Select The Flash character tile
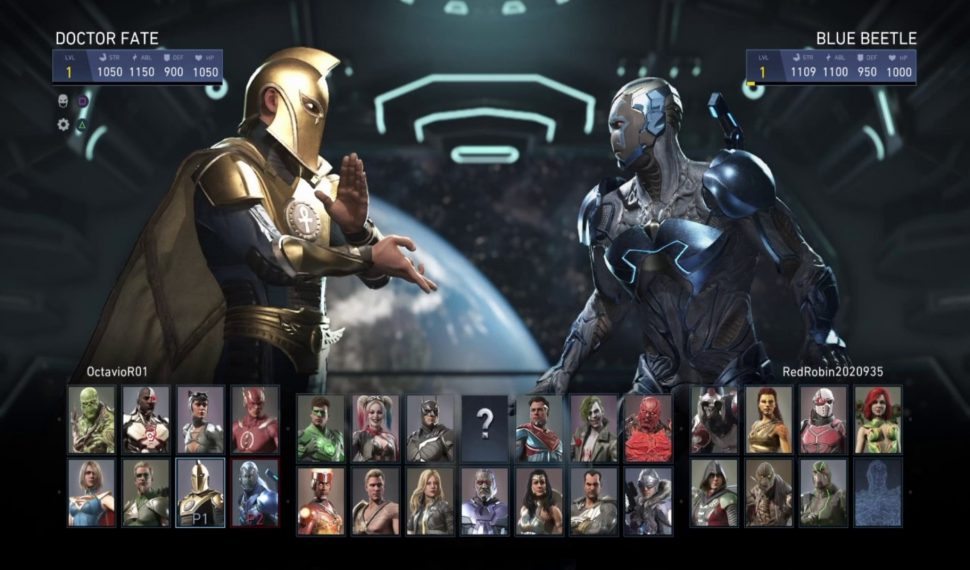The width and height of the screenshot is (970, 570). click(x=255, y=420)
